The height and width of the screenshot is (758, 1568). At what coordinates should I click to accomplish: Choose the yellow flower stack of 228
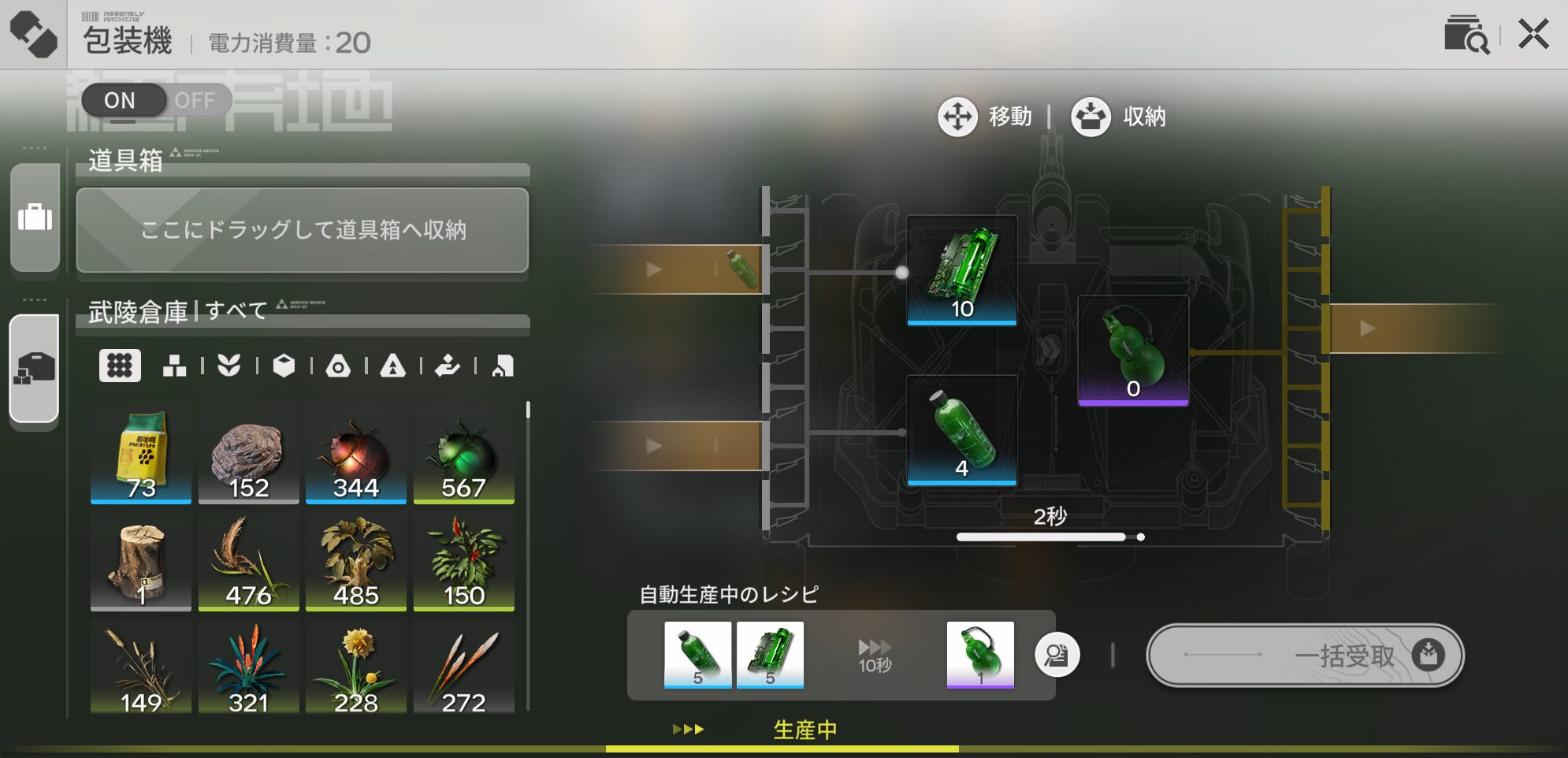[x=356, y=668]
